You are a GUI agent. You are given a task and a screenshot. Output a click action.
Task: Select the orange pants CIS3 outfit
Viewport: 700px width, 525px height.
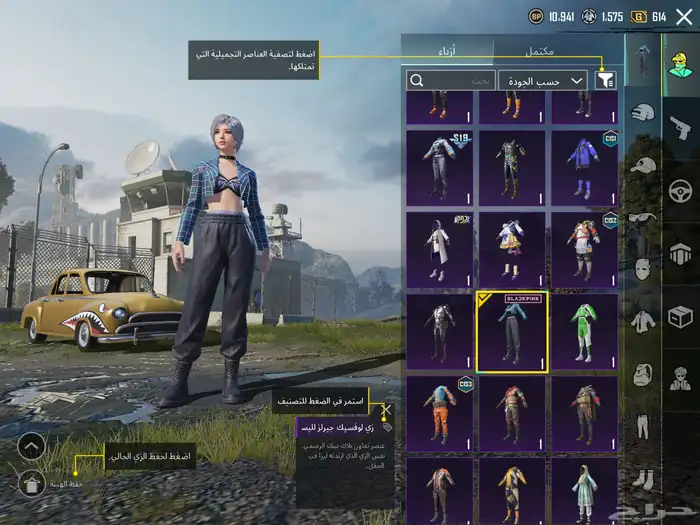click(439, 413)
